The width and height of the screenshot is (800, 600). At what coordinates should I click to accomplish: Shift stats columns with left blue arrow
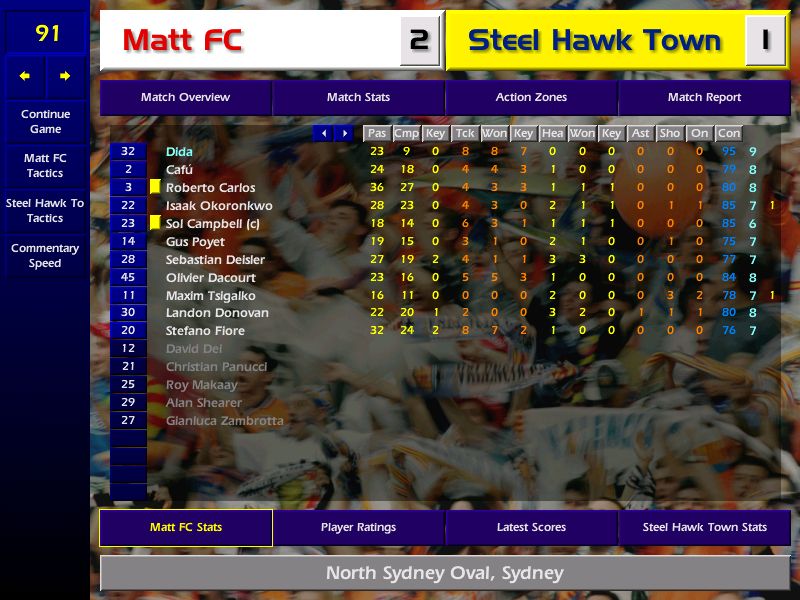(324, 133)
